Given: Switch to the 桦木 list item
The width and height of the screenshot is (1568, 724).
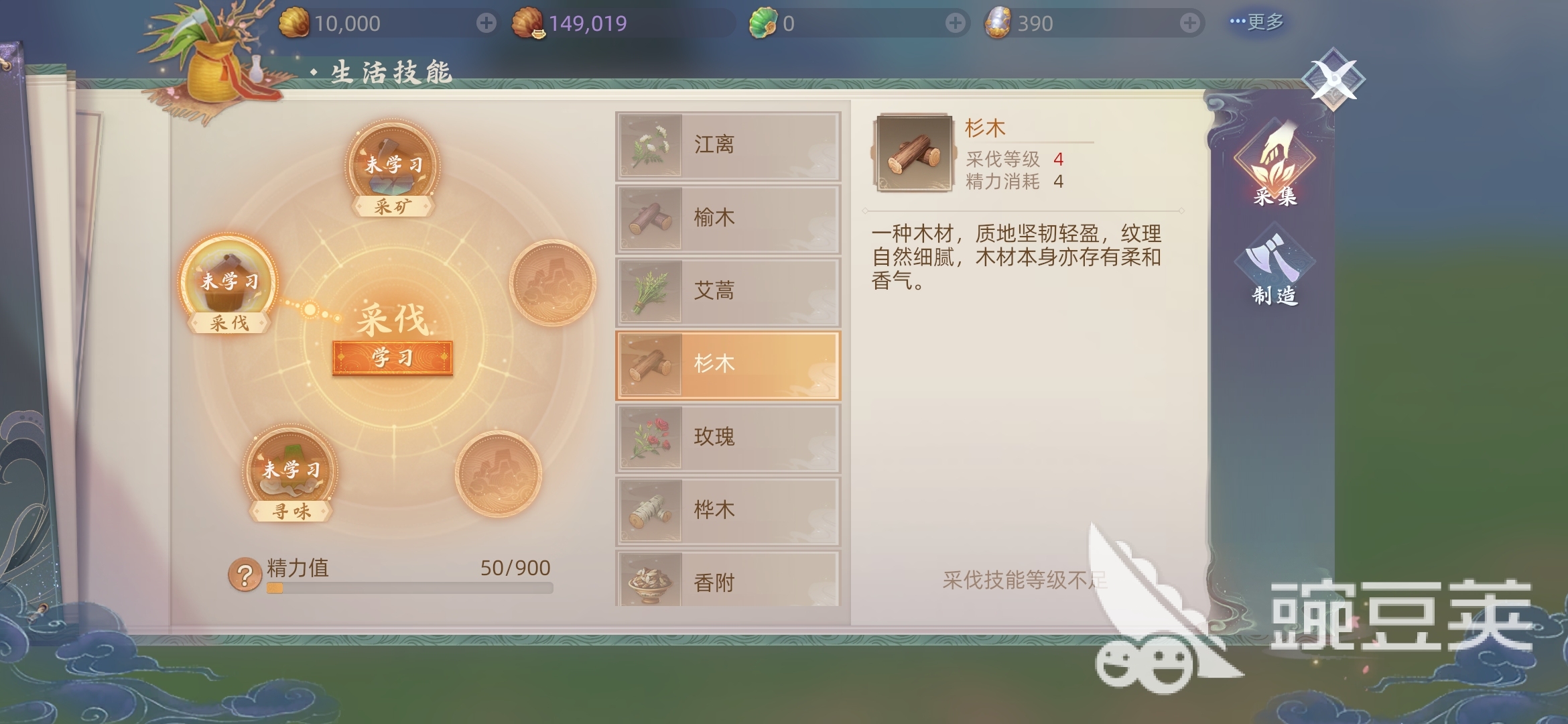Looking at the screenshot, I should point(727,509).
